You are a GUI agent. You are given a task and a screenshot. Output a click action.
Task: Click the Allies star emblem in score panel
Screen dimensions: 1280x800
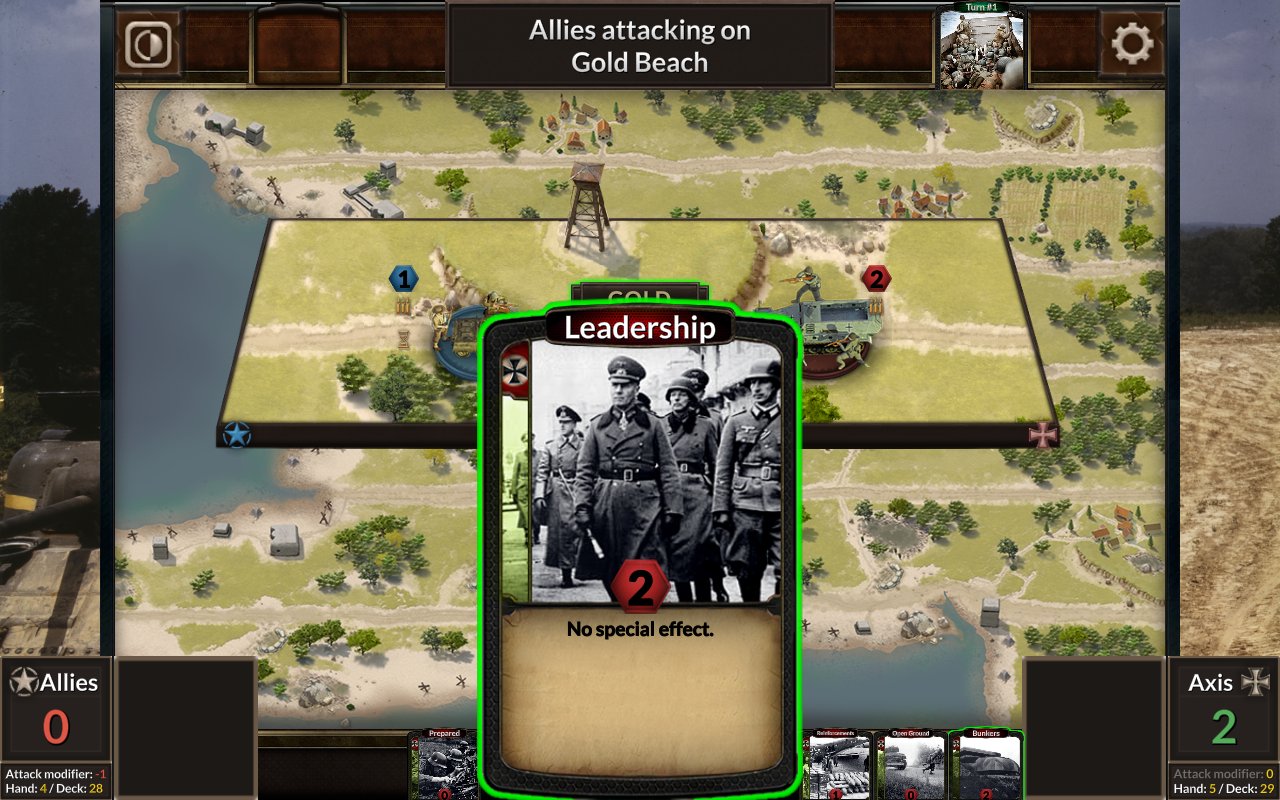[x=26, y=683]
